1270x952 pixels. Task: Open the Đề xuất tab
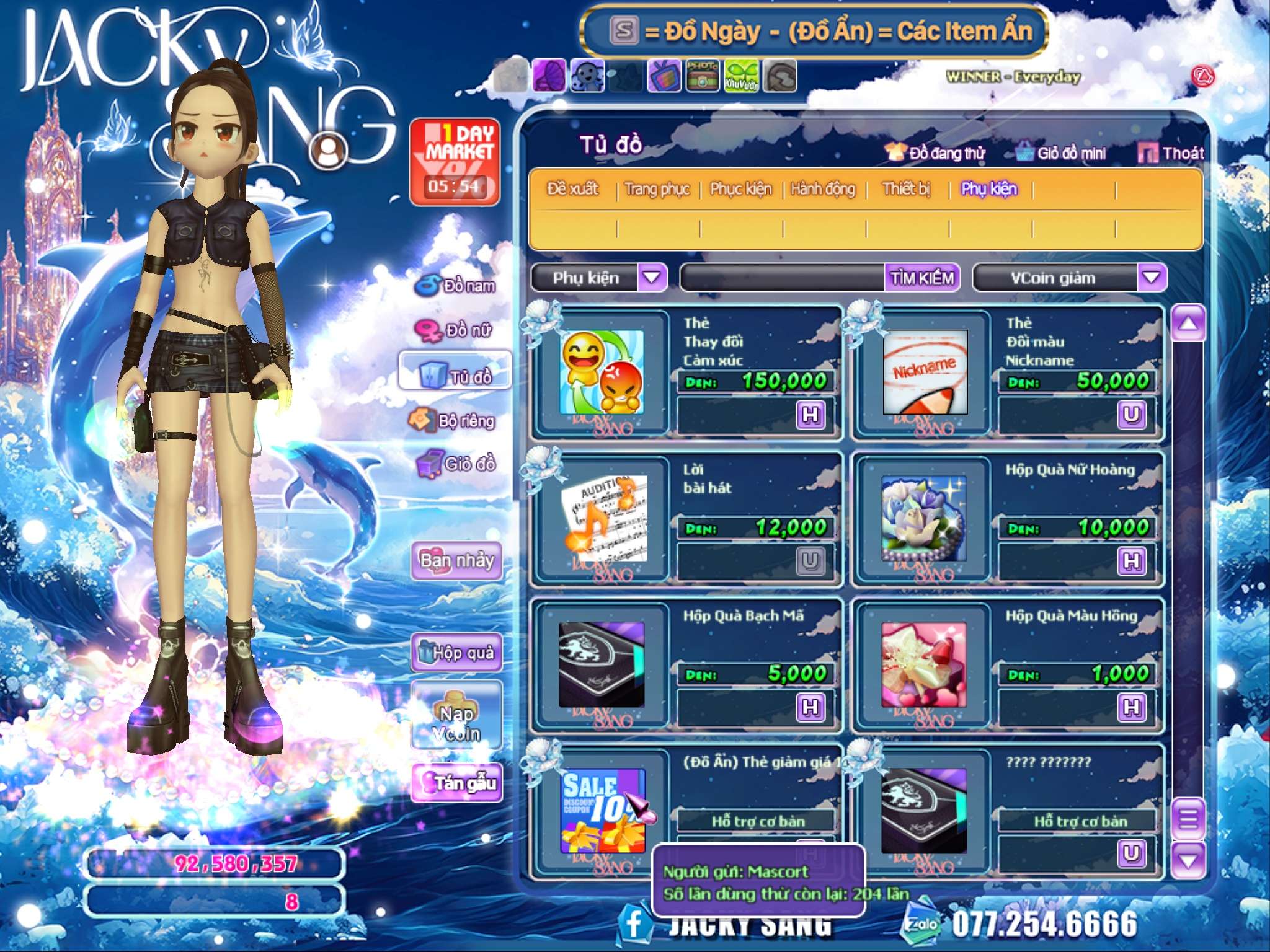[572, 189]
